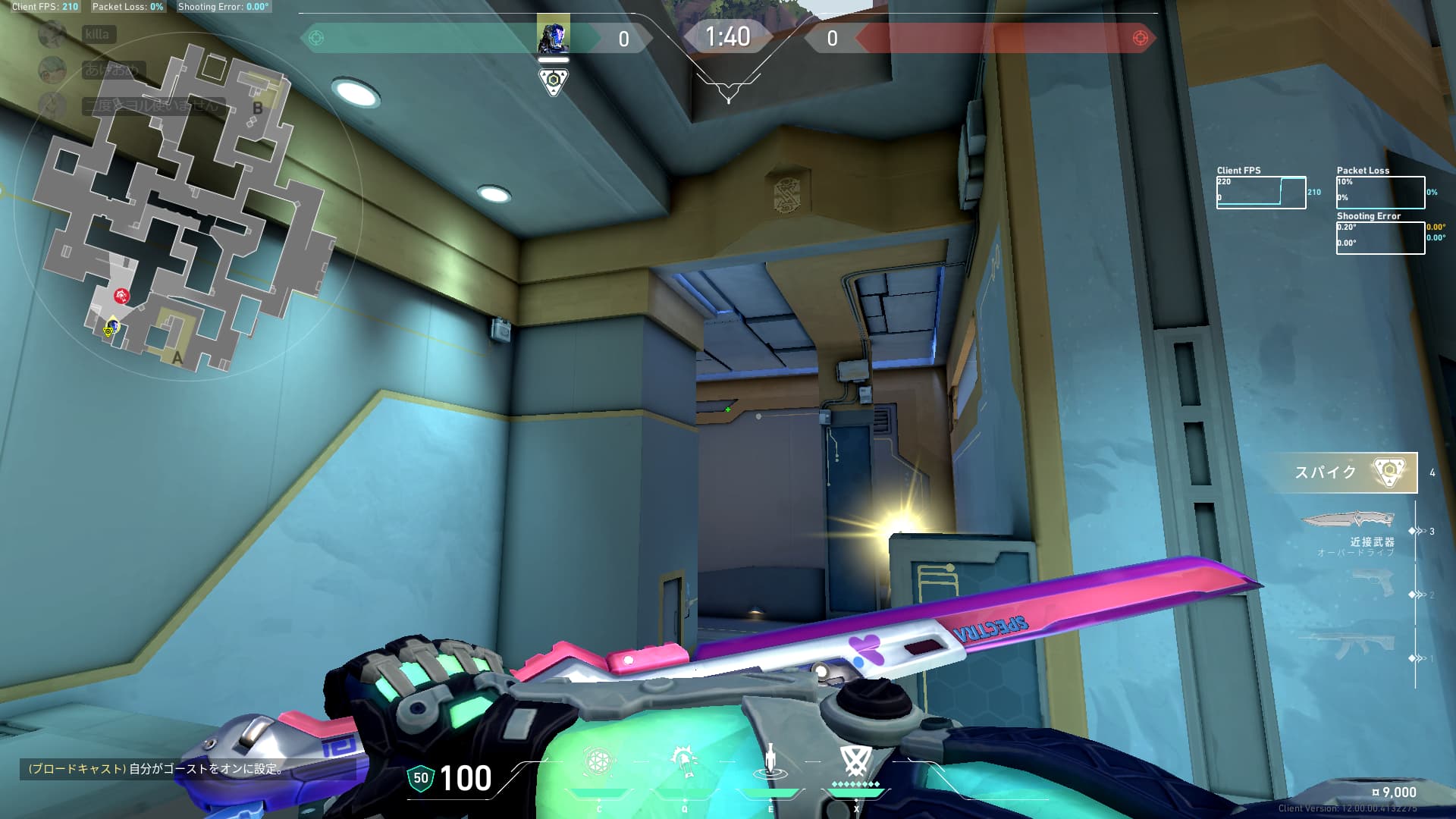Image resolution: width=1456 pixels, height=819 pixels.
Task: Select the A site label on the minimap
Action: (x=177, y=357)
